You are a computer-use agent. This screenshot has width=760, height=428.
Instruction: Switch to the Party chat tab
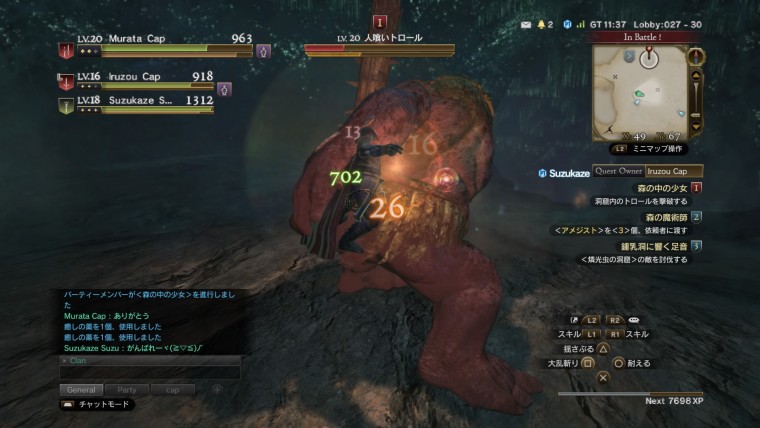coord(127,389)
